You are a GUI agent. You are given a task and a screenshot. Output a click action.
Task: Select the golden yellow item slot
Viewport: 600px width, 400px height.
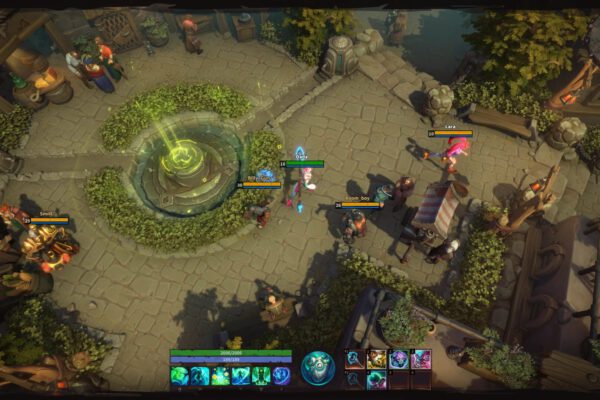click(x=377, y=359)
